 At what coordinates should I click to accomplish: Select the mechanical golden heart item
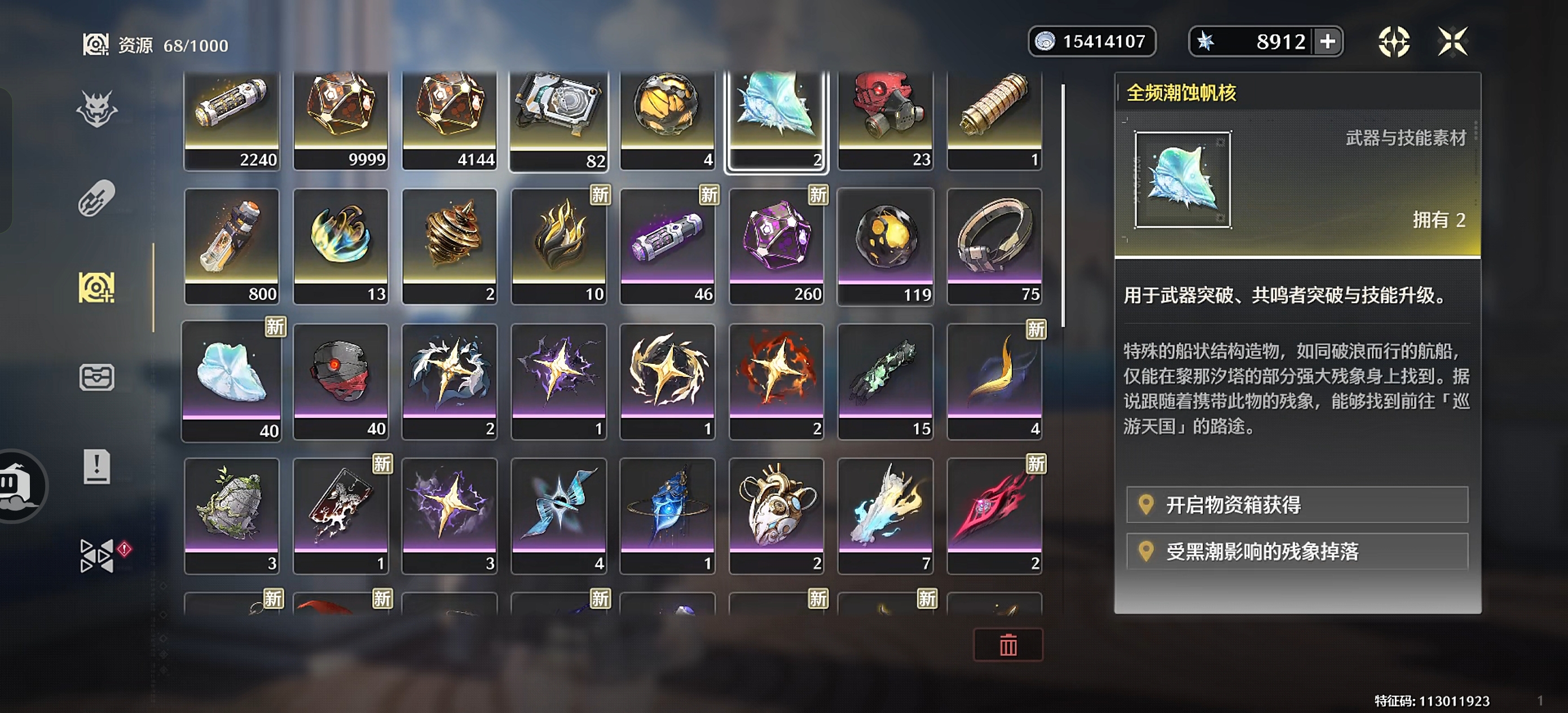click(x=777, y=515)
